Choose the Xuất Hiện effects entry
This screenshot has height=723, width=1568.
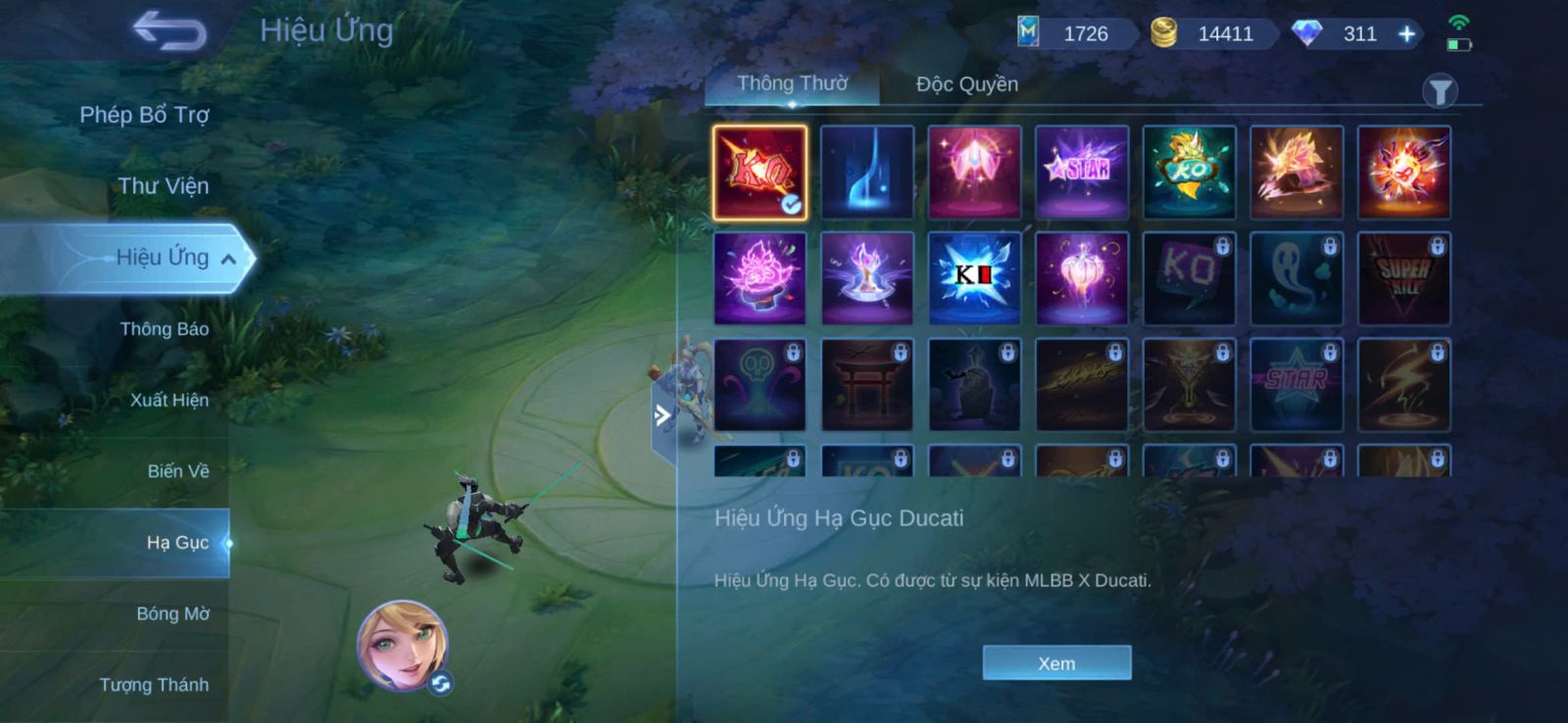coord(169,400)
